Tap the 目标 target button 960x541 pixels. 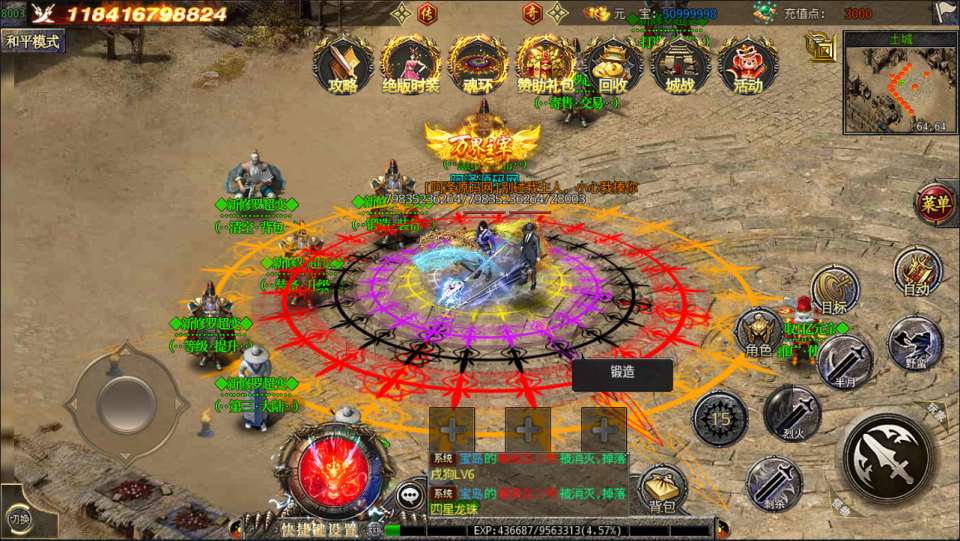(x=834, y=289)
